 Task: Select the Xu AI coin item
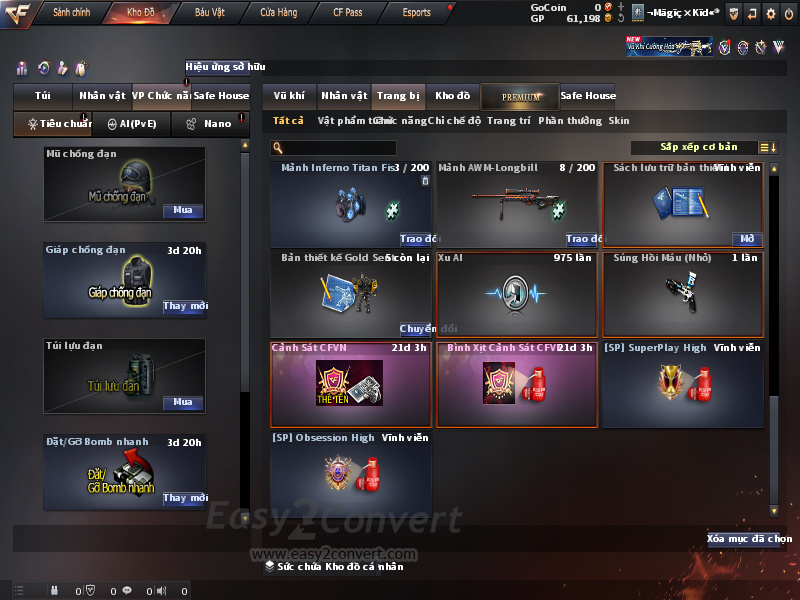(516, 295)
